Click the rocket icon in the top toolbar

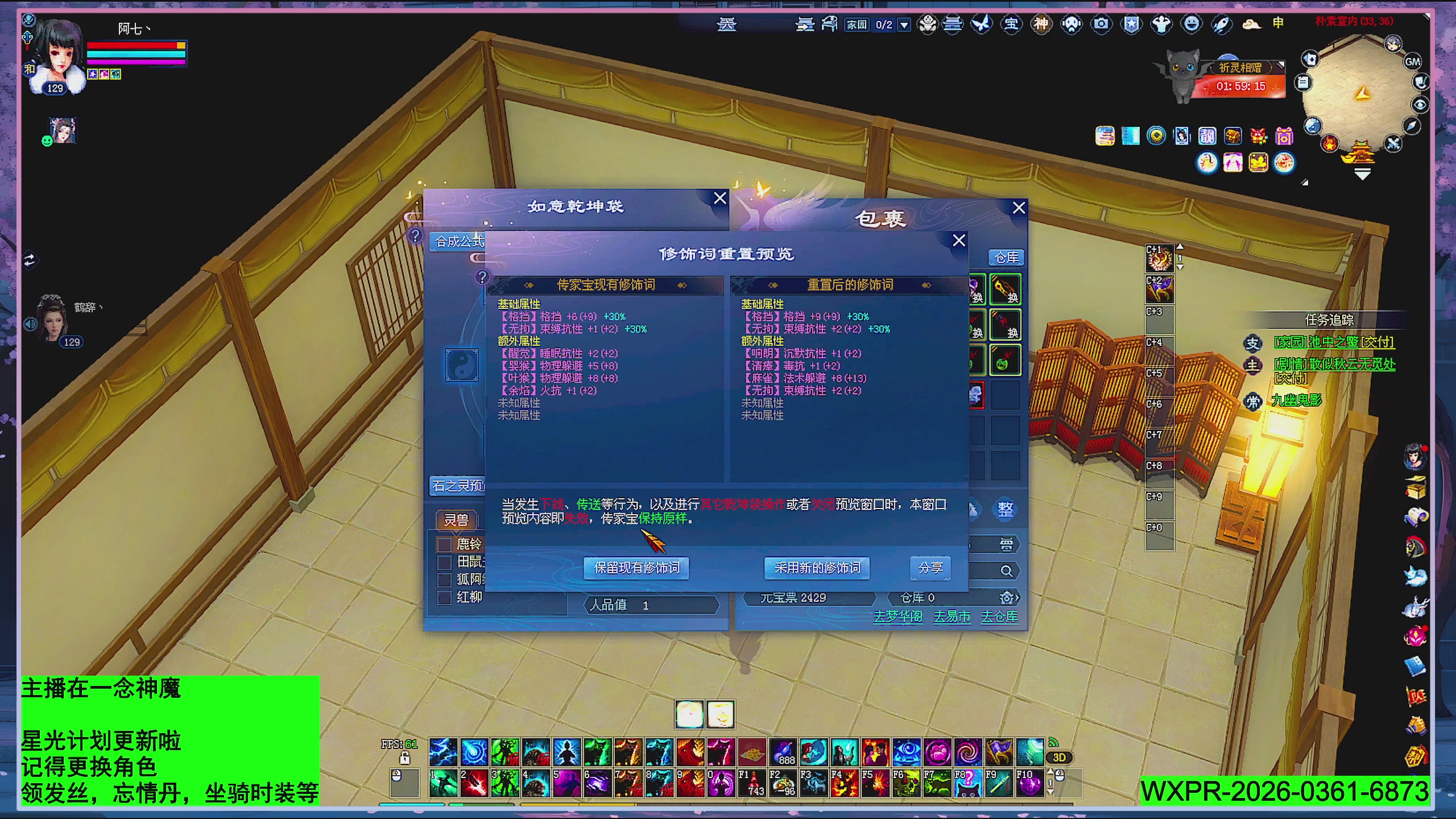coord(1222,24)
